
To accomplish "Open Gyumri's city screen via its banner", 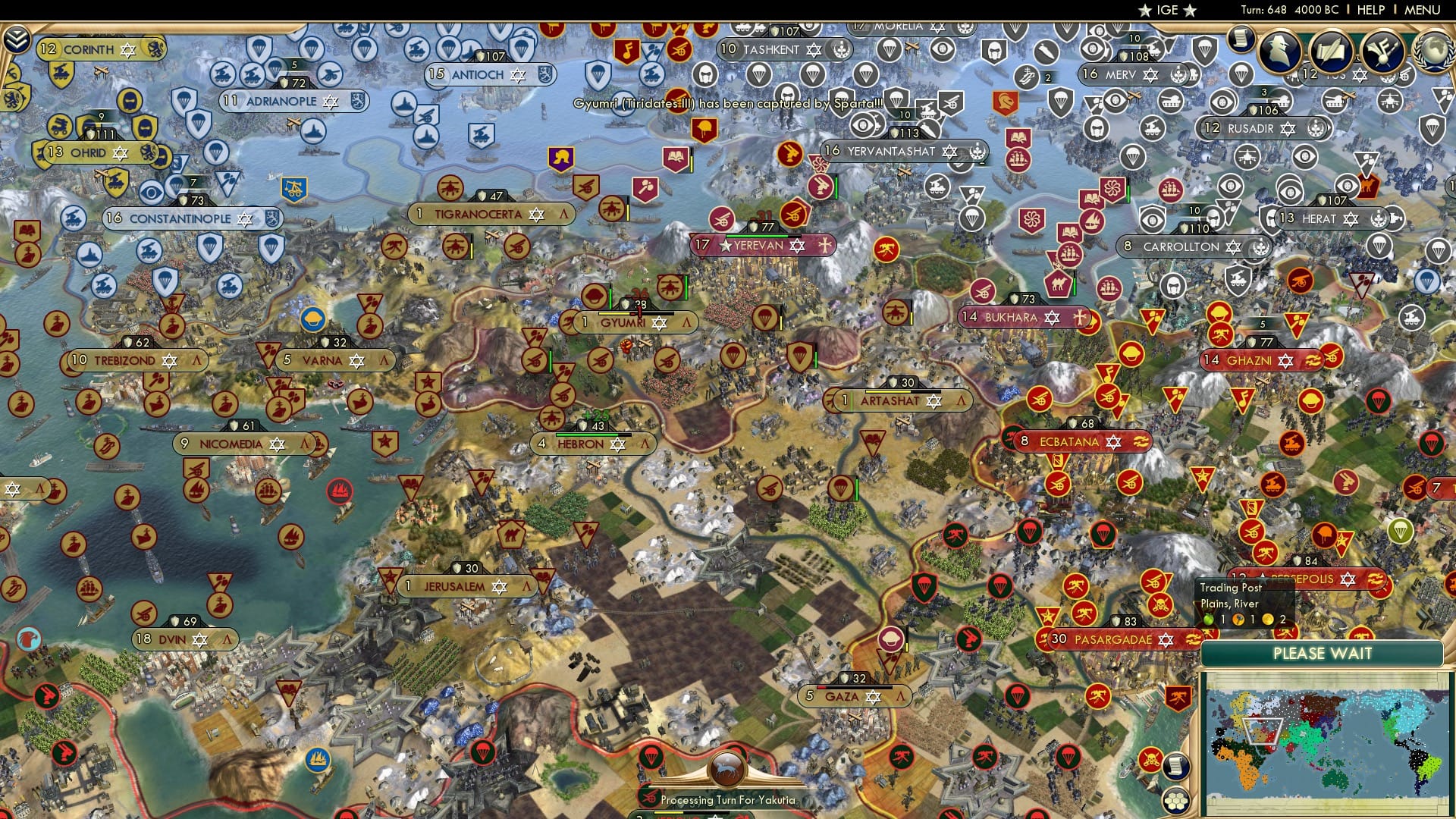I will pos(631,322).
